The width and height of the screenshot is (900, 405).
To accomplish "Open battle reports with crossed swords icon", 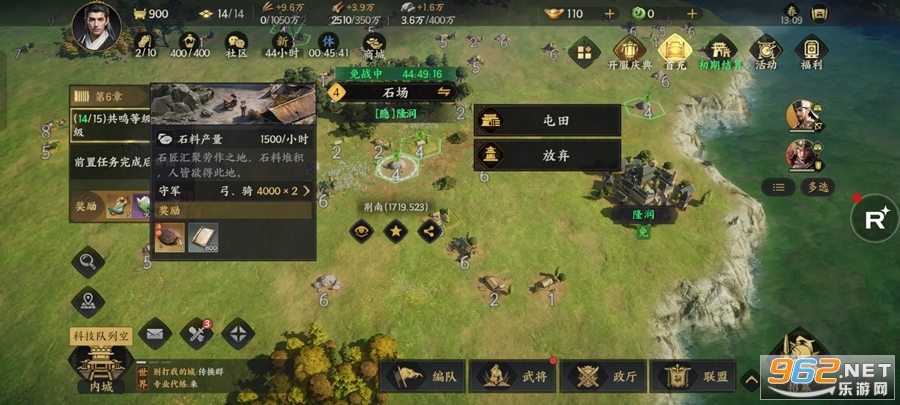I will tap(196, 332).
